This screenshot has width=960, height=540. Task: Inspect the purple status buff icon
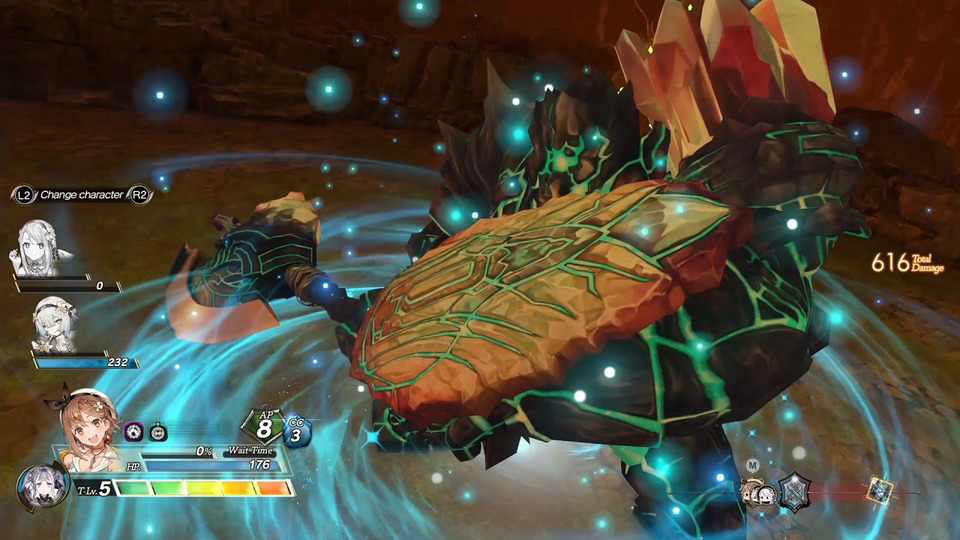134,432
